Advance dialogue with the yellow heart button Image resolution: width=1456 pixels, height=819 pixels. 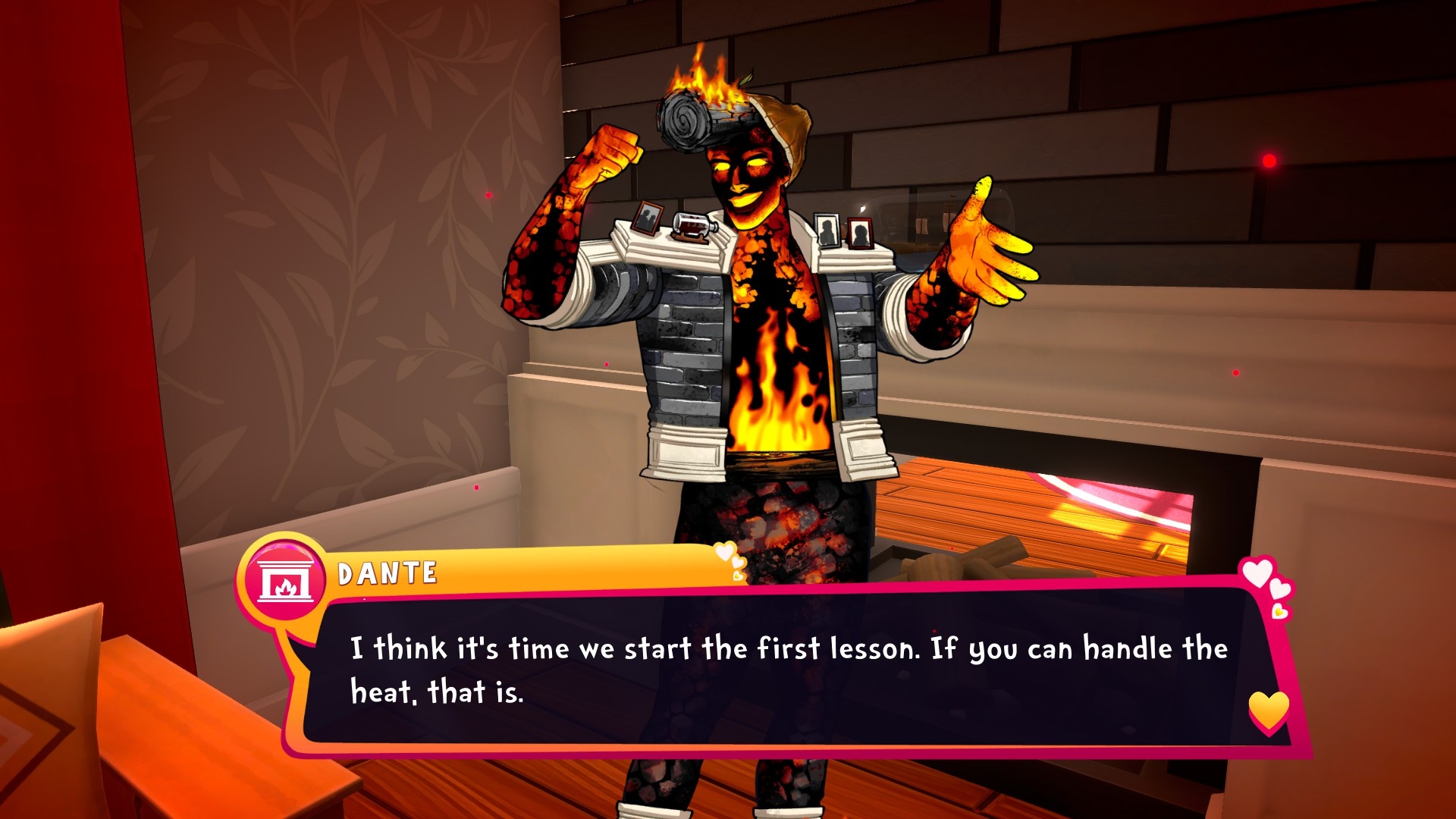click(x=1269, y=711)
